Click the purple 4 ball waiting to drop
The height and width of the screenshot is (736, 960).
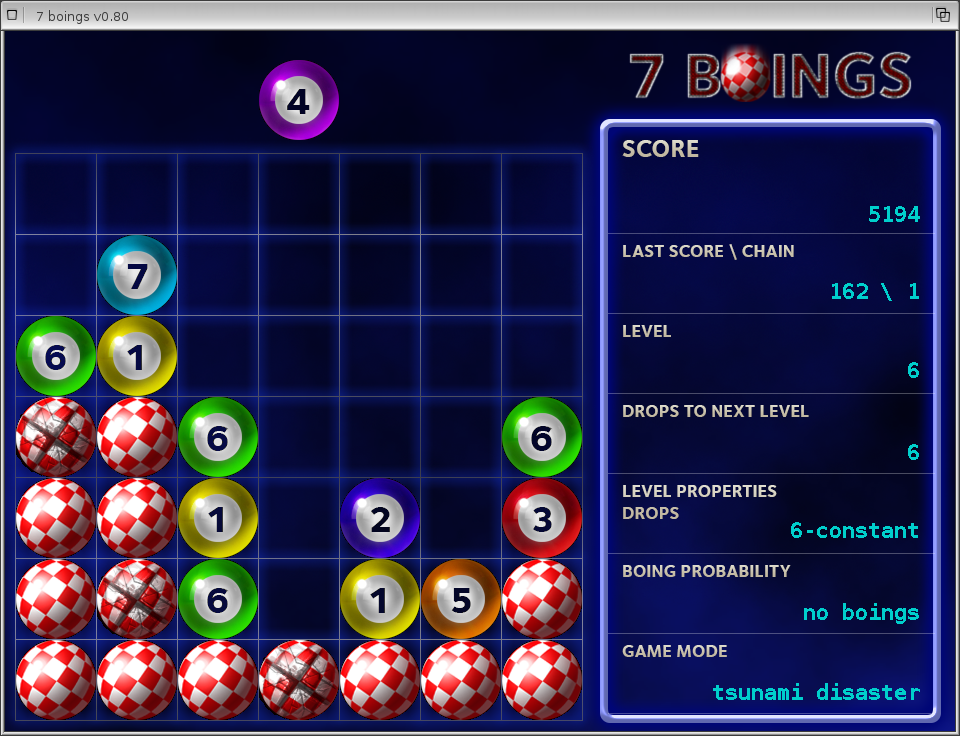click(299, 100)
